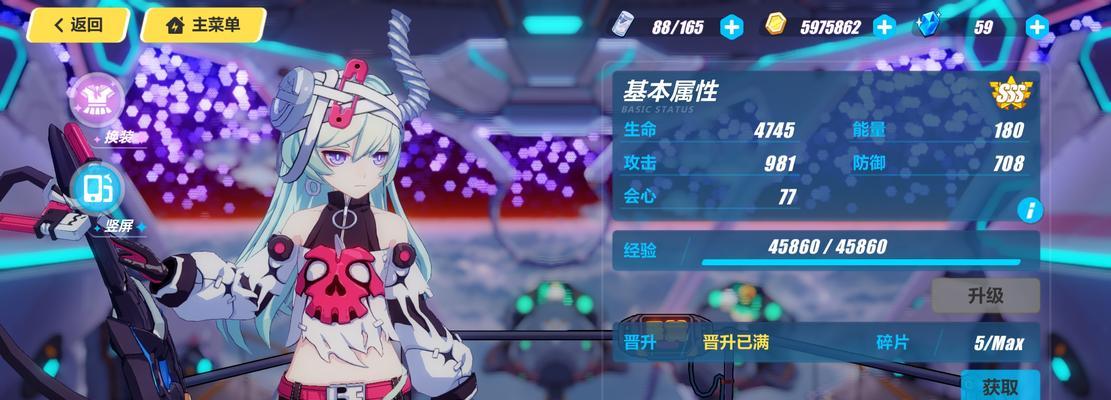1111x400 pixels.
Task: Switch to 竖屏 portrait view
Action: (99, 190)
